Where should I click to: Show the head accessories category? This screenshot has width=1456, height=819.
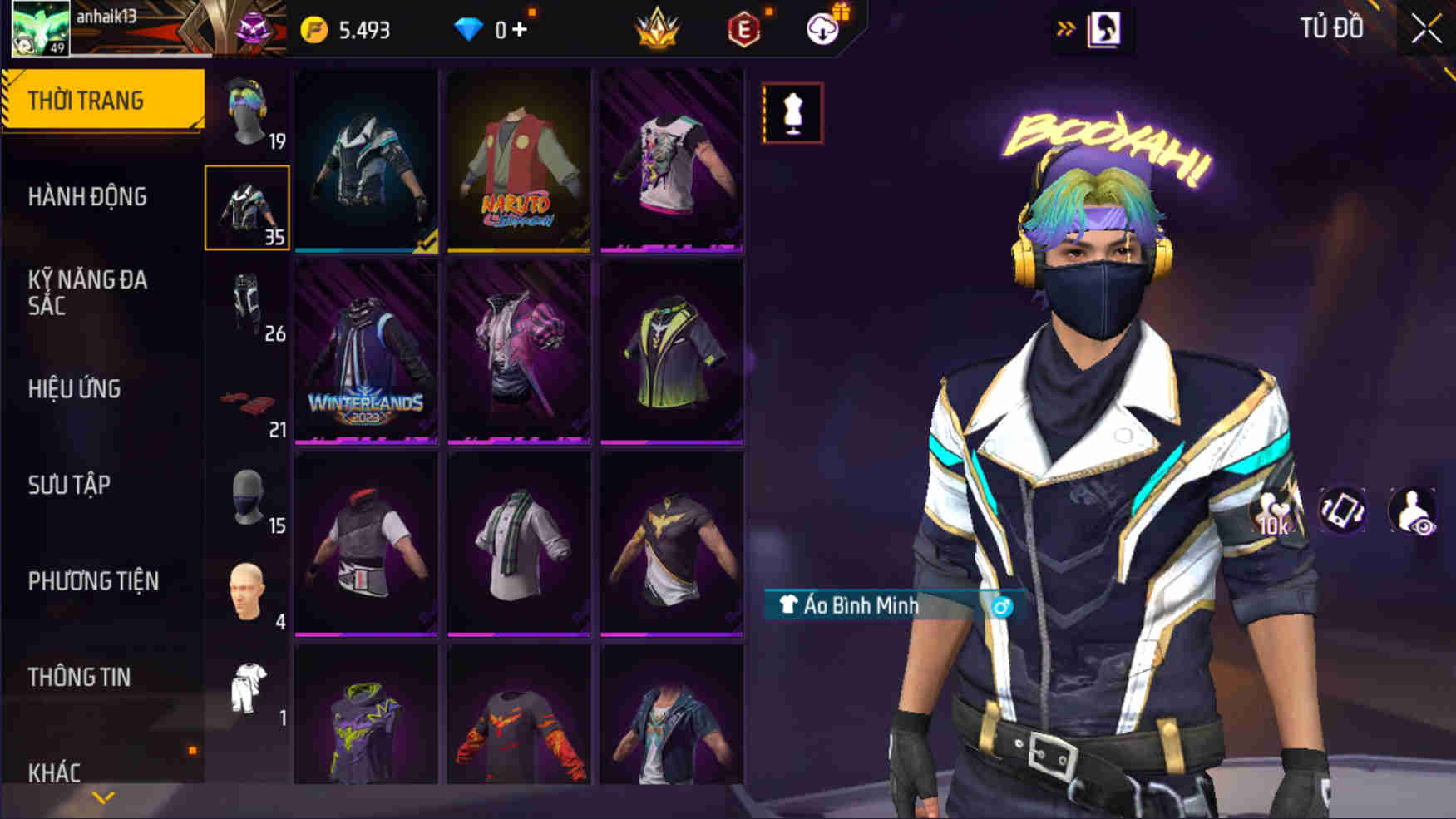(247, 113)
